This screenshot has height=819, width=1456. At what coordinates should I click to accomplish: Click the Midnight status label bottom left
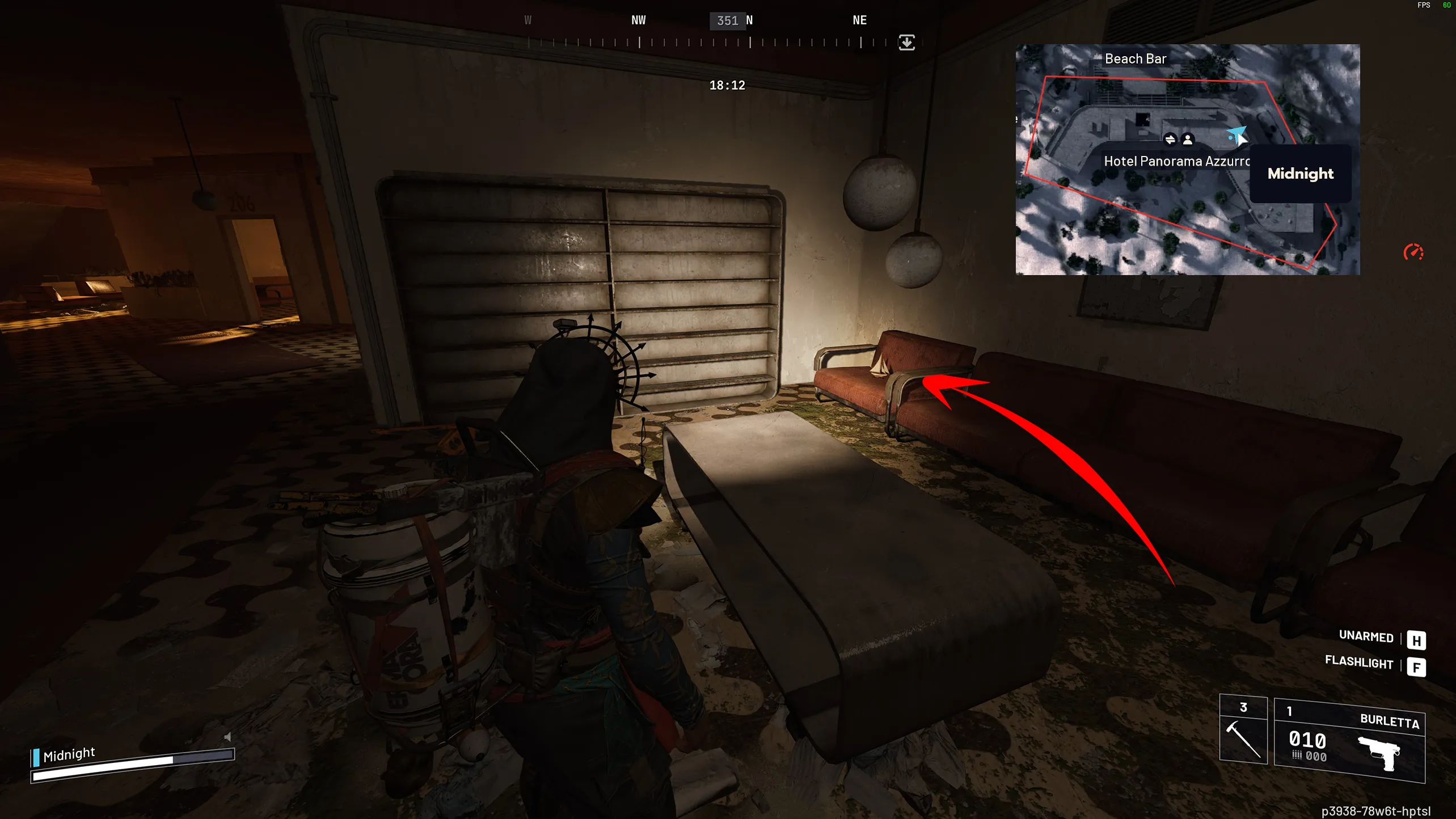(x=69, y=754)
